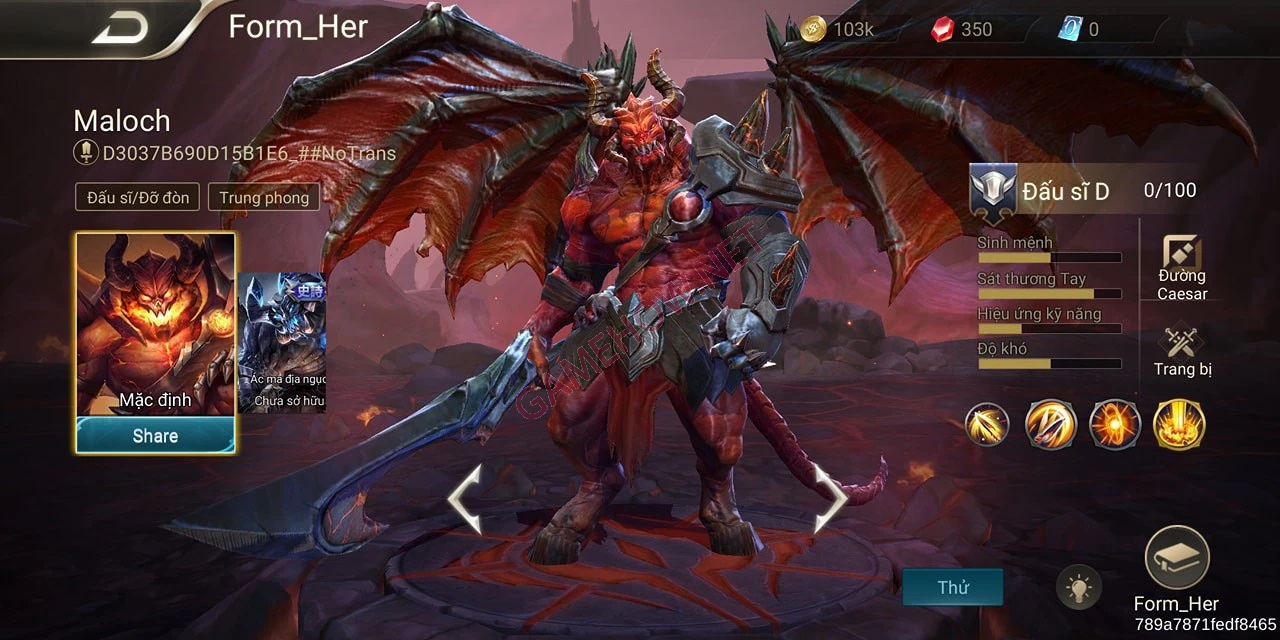Screen dimensions: 1280x640
Task: View the golden flame ultimate skill icon
Action: [x=1178, y=424]
